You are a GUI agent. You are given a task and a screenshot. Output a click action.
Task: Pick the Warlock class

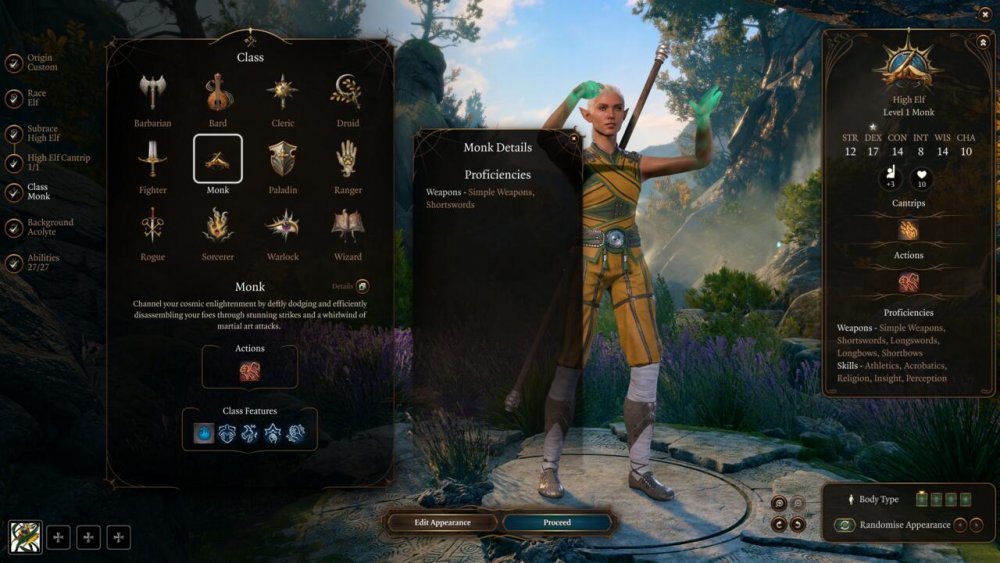tap(282, 227)
